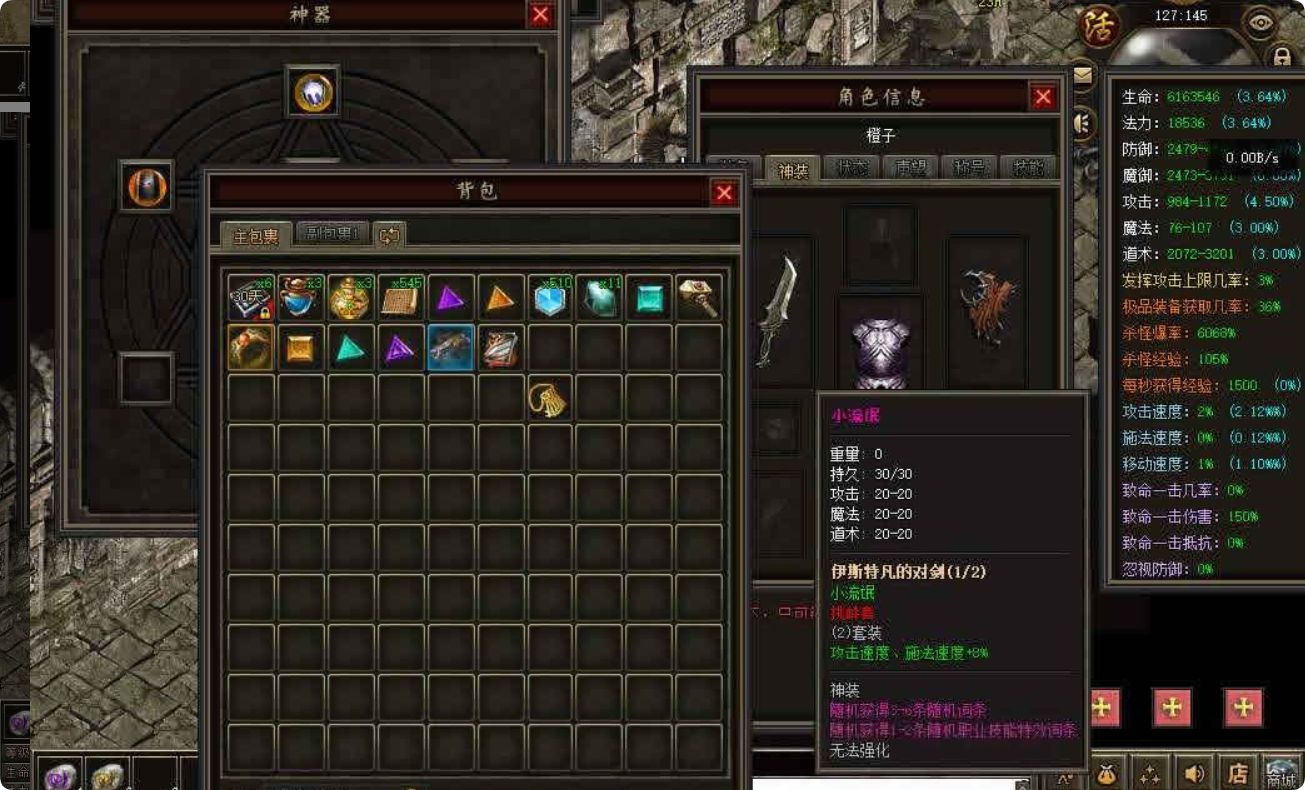Screen dimensions: 1305x790
Task: Open the 商城 mall icon
Action: pyautogui.click(x=1283, y=773)
